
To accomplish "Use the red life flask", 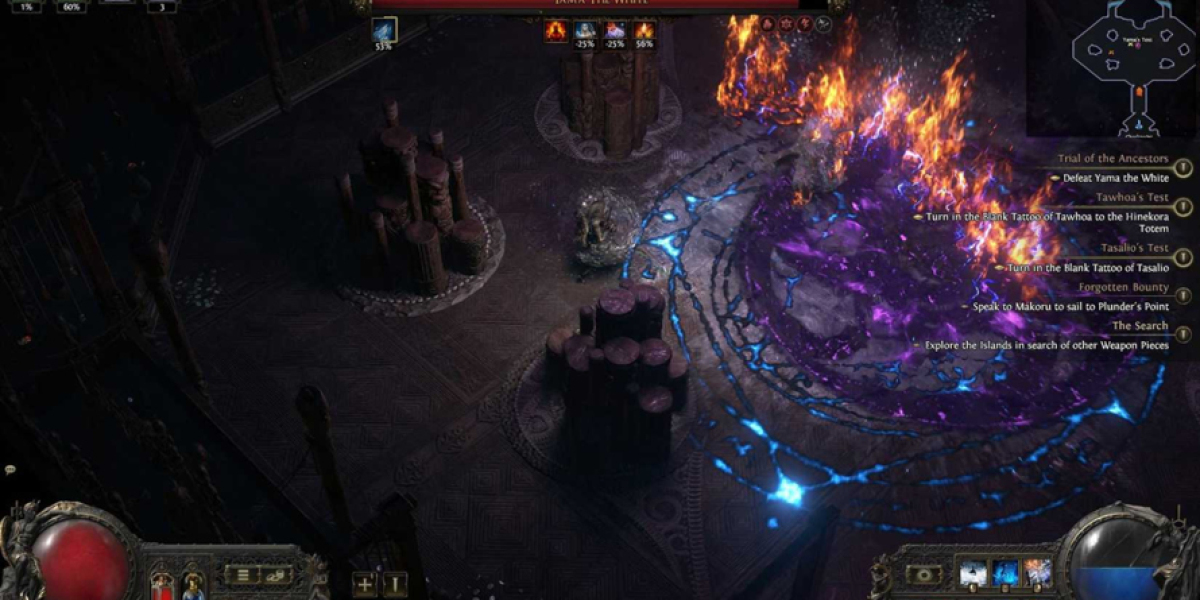I will coord(161,584).
